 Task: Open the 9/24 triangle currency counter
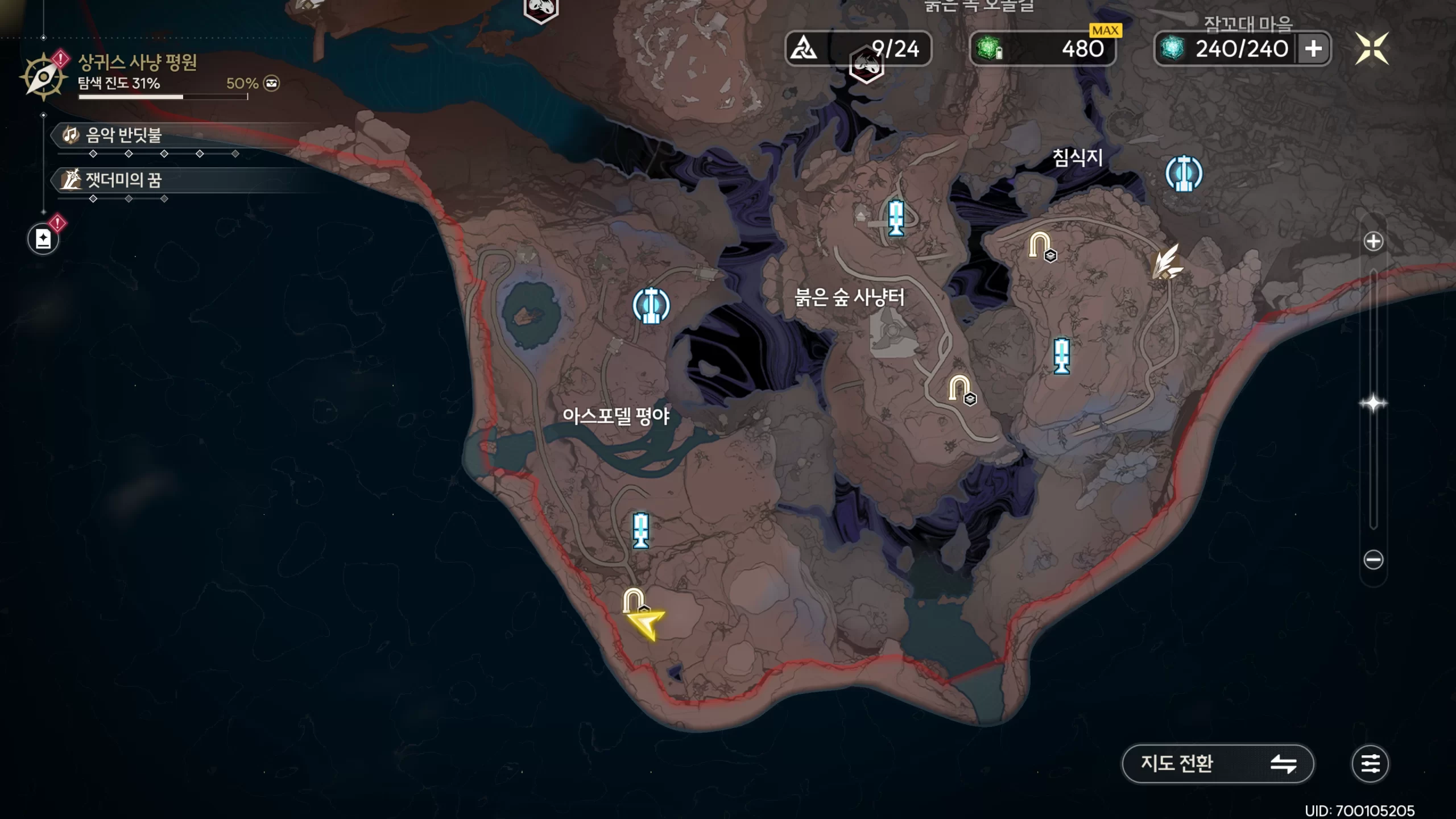[x=858, y=49]
